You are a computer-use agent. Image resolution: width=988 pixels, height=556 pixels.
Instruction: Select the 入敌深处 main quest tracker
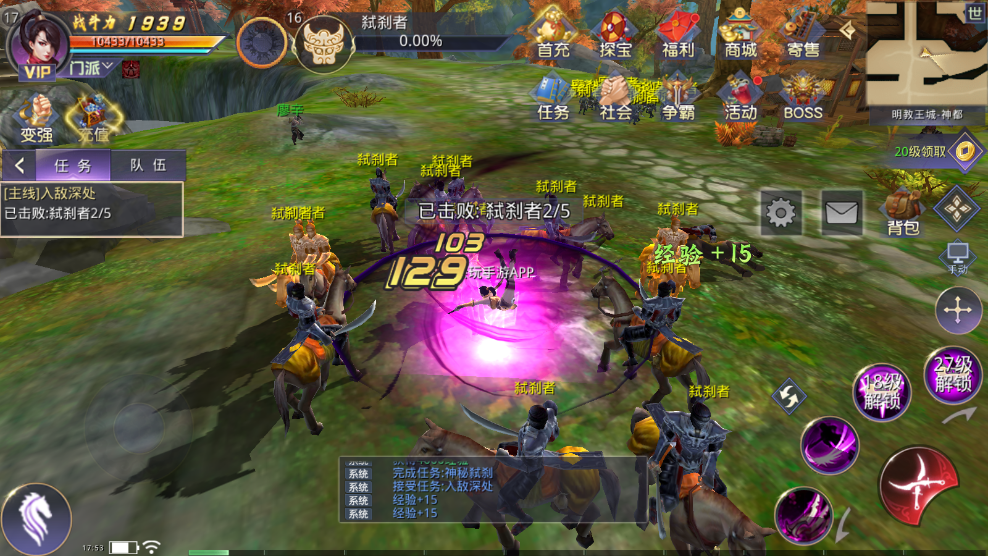[92, 203]
